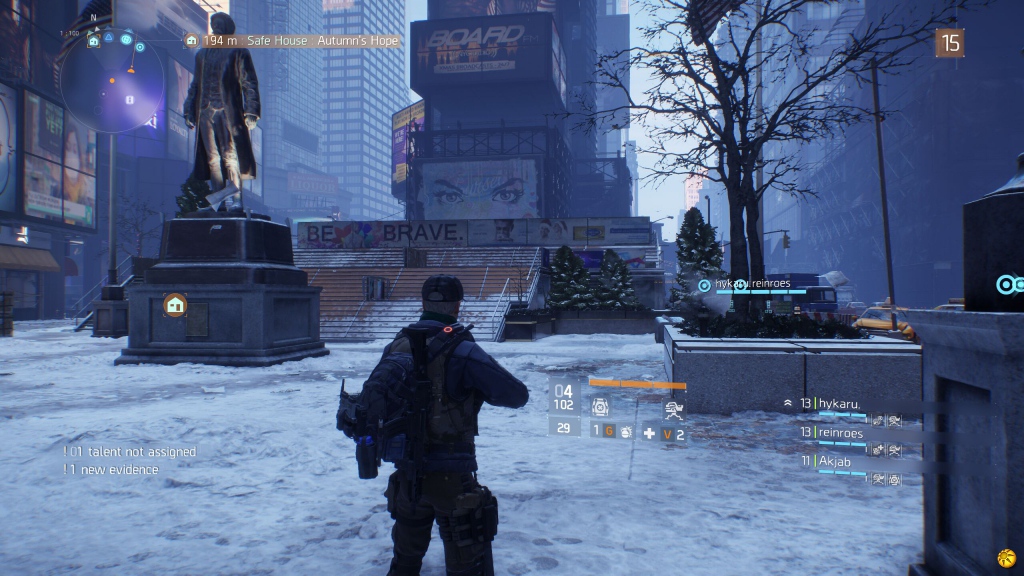The height and width of the screenshot is (576, 1024).
Task: Activate the skill icon above the grenade slot
Action: 600,407
